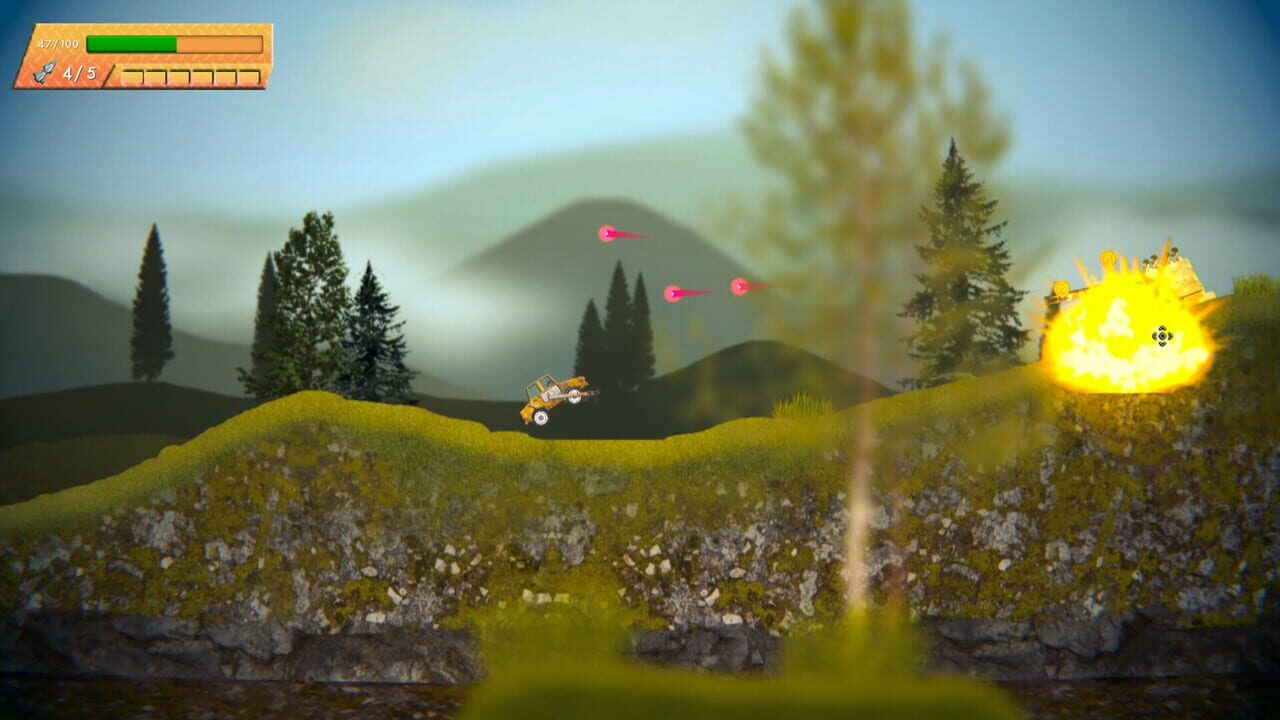Click the 4/5 rocket counter text

(x=80, y=73)
